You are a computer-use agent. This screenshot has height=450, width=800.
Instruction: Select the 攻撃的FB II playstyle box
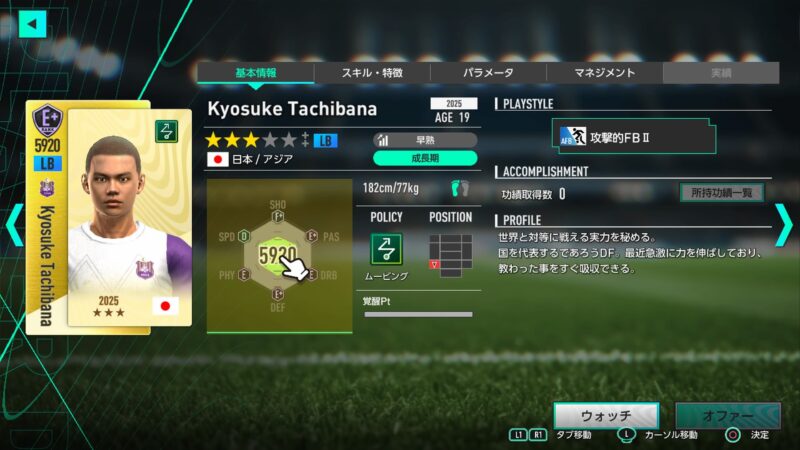633,136
